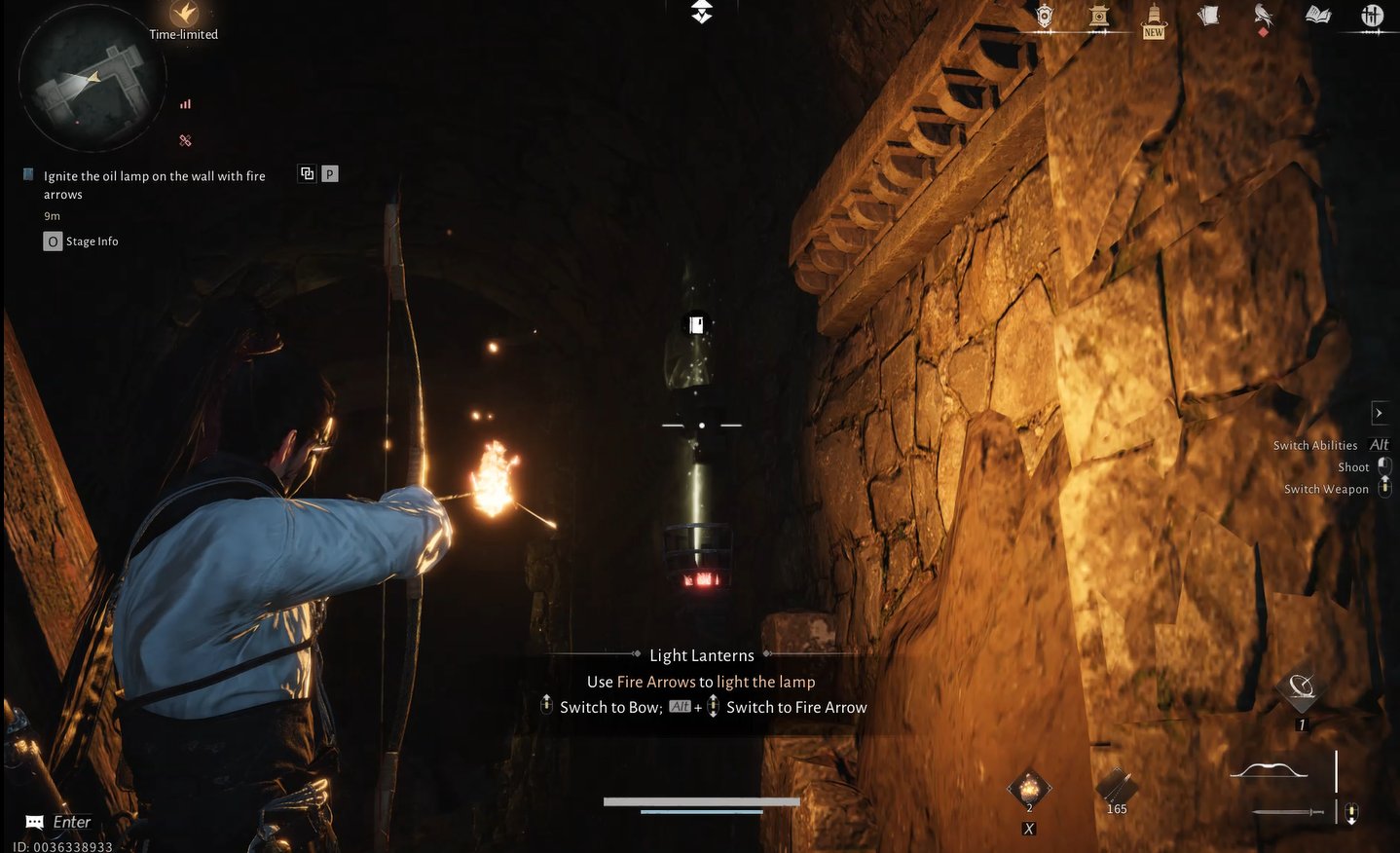
Task: Open the papers mail icon
Action: tap(1209, 15)
